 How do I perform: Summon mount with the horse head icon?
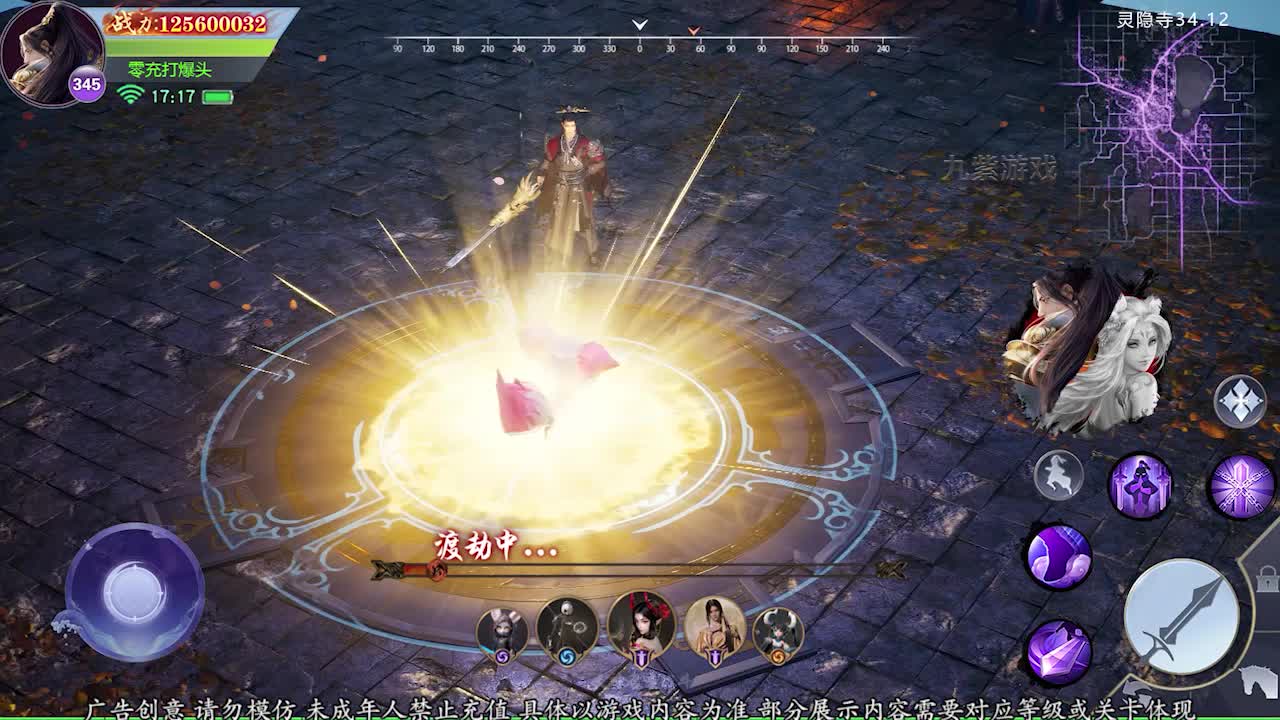(1258, 683)
